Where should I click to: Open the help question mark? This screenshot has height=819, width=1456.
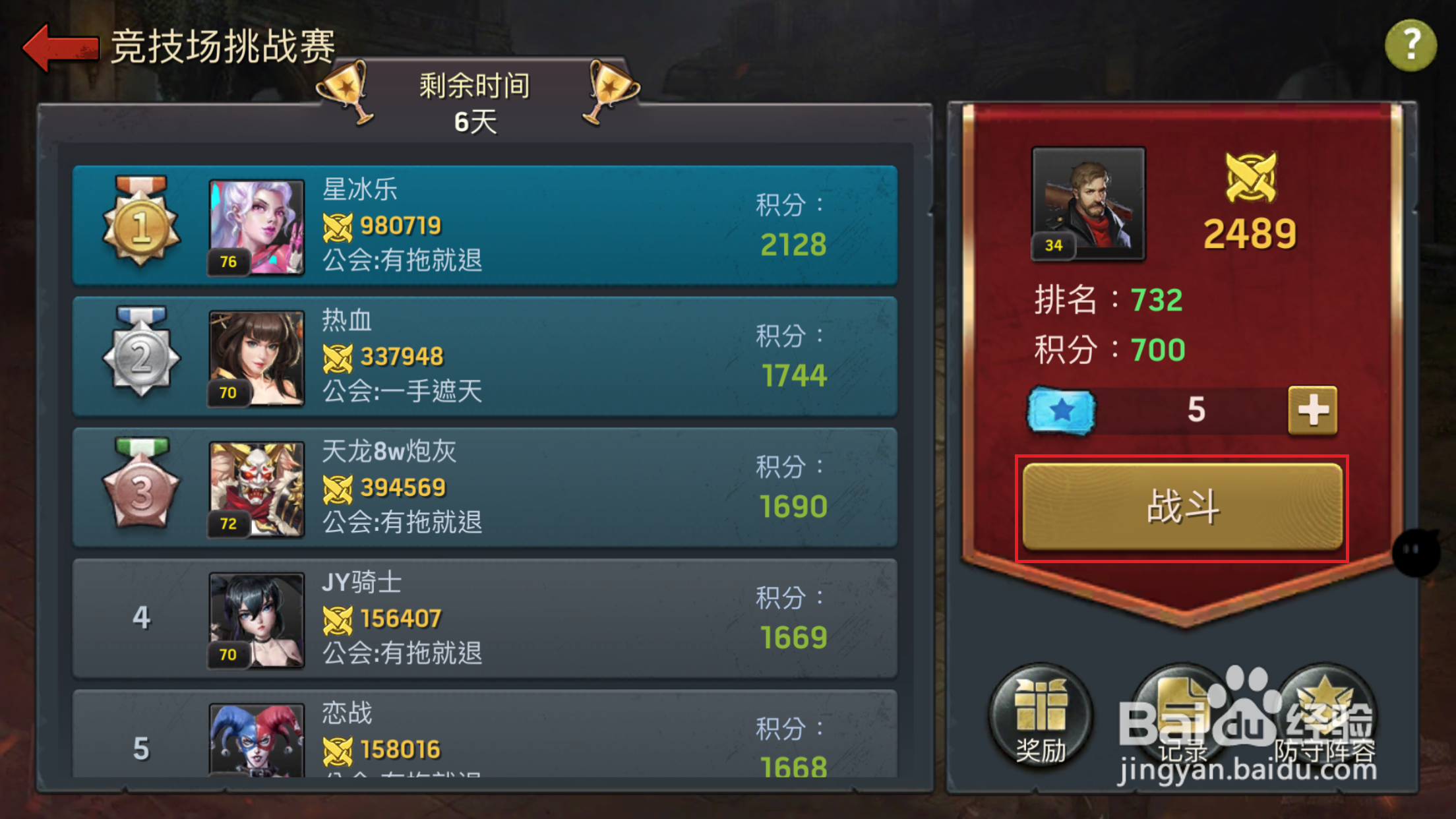click(x=1410, y=45)
